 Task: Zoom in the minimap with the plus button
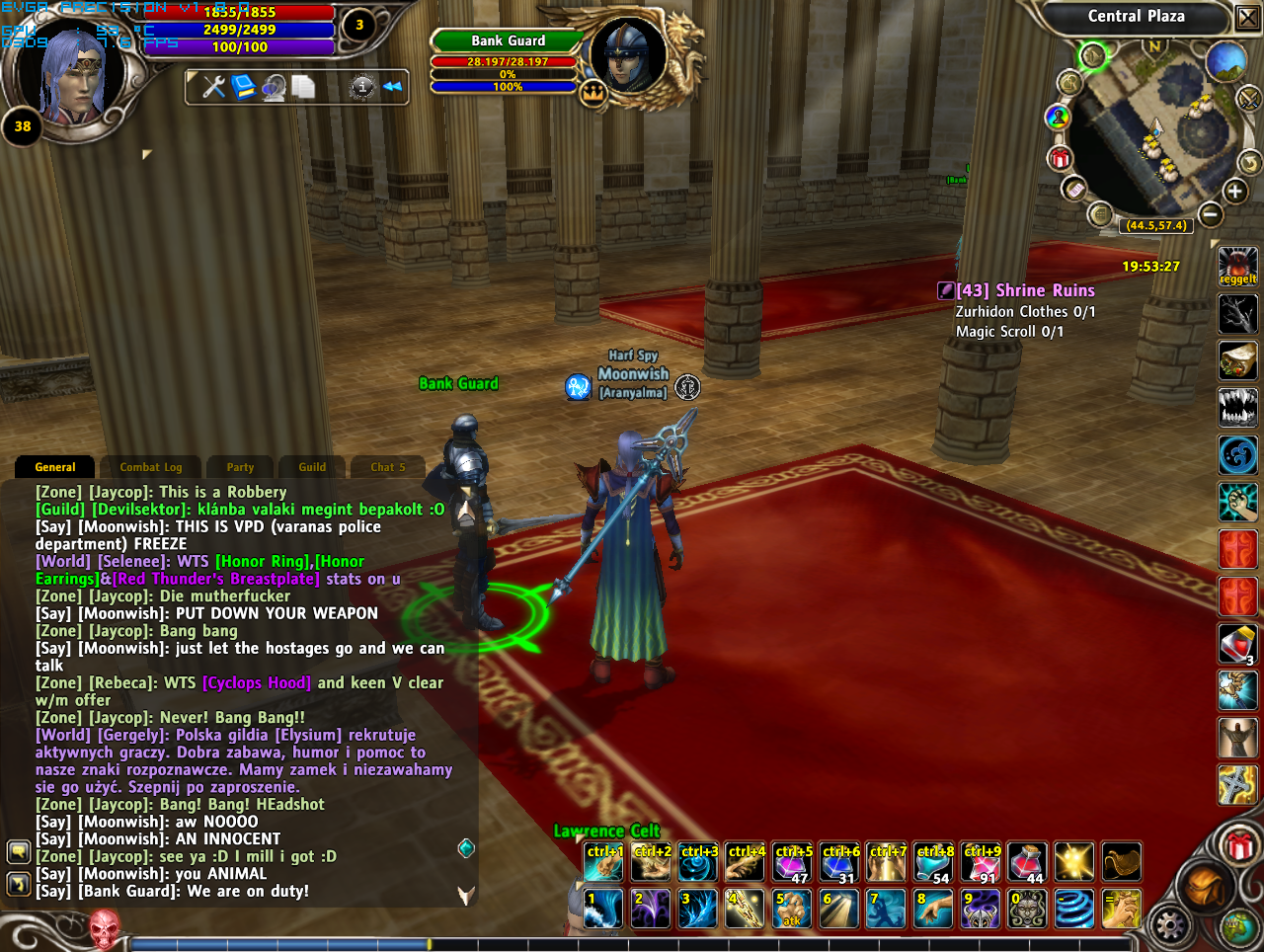coord(1234,192)
